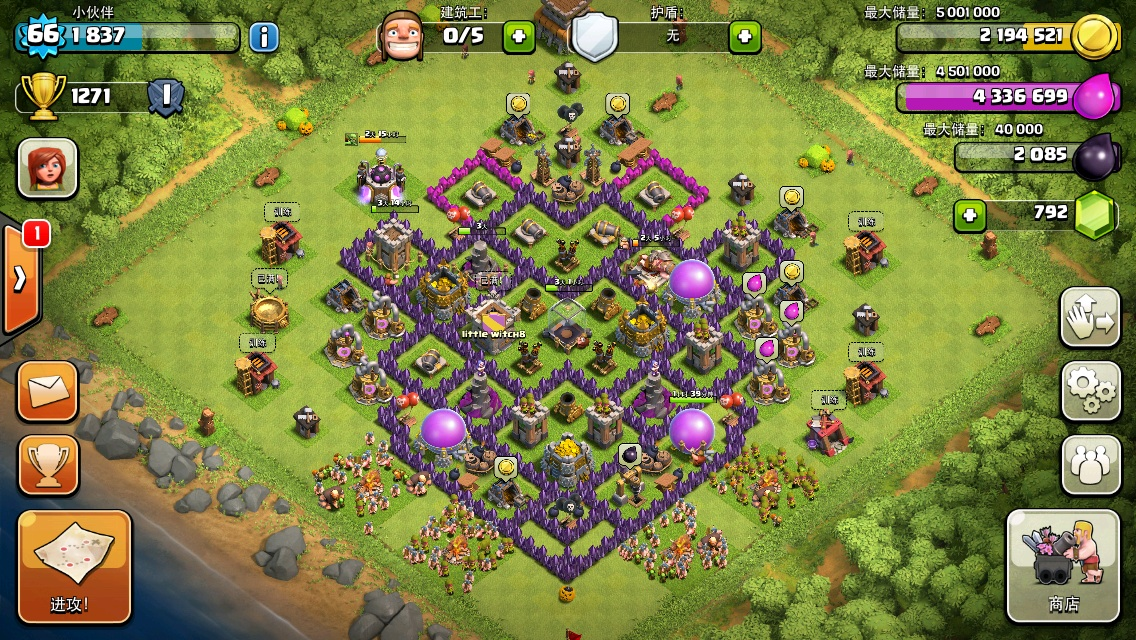Tap the dark elixir drop icon
Screen dimensions: 1136x640
point(1093,156)
